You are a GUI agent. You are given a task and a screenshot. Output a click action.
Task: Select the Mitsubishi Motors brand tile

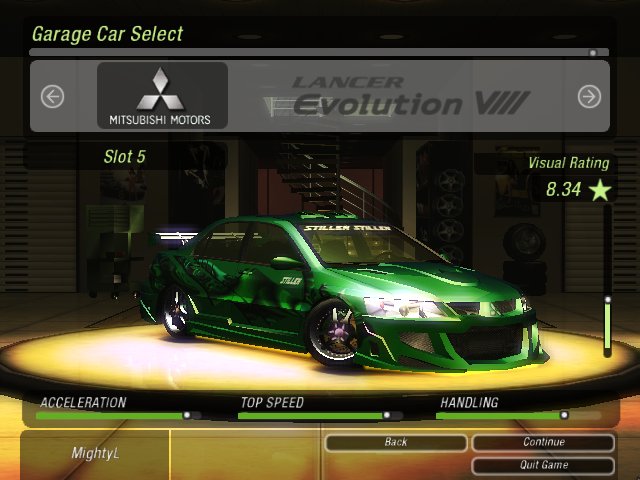[x=161, y=96]
